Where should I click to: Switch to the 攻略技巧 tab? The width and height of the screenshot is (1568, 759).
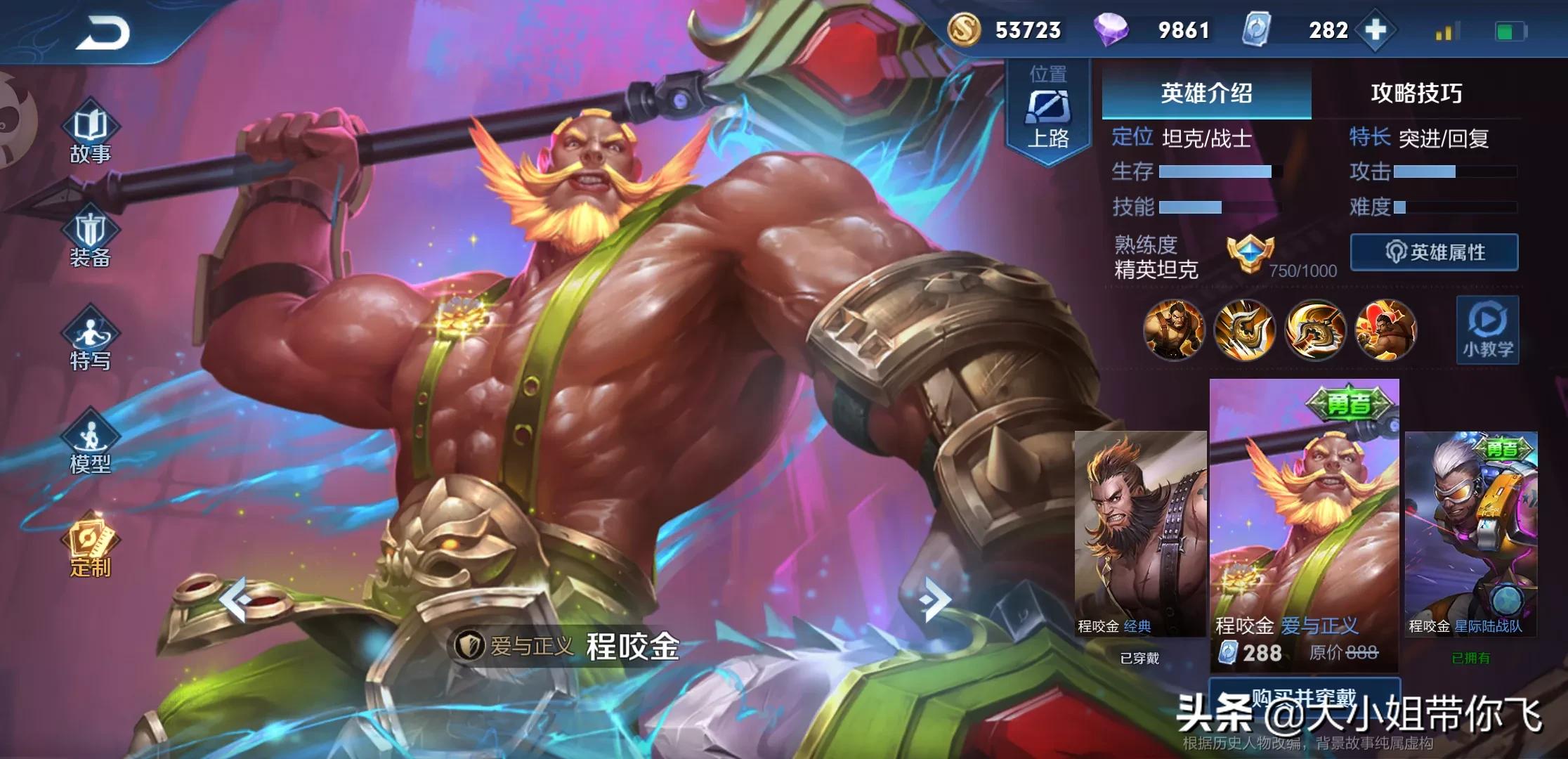tap(1416, 93)
